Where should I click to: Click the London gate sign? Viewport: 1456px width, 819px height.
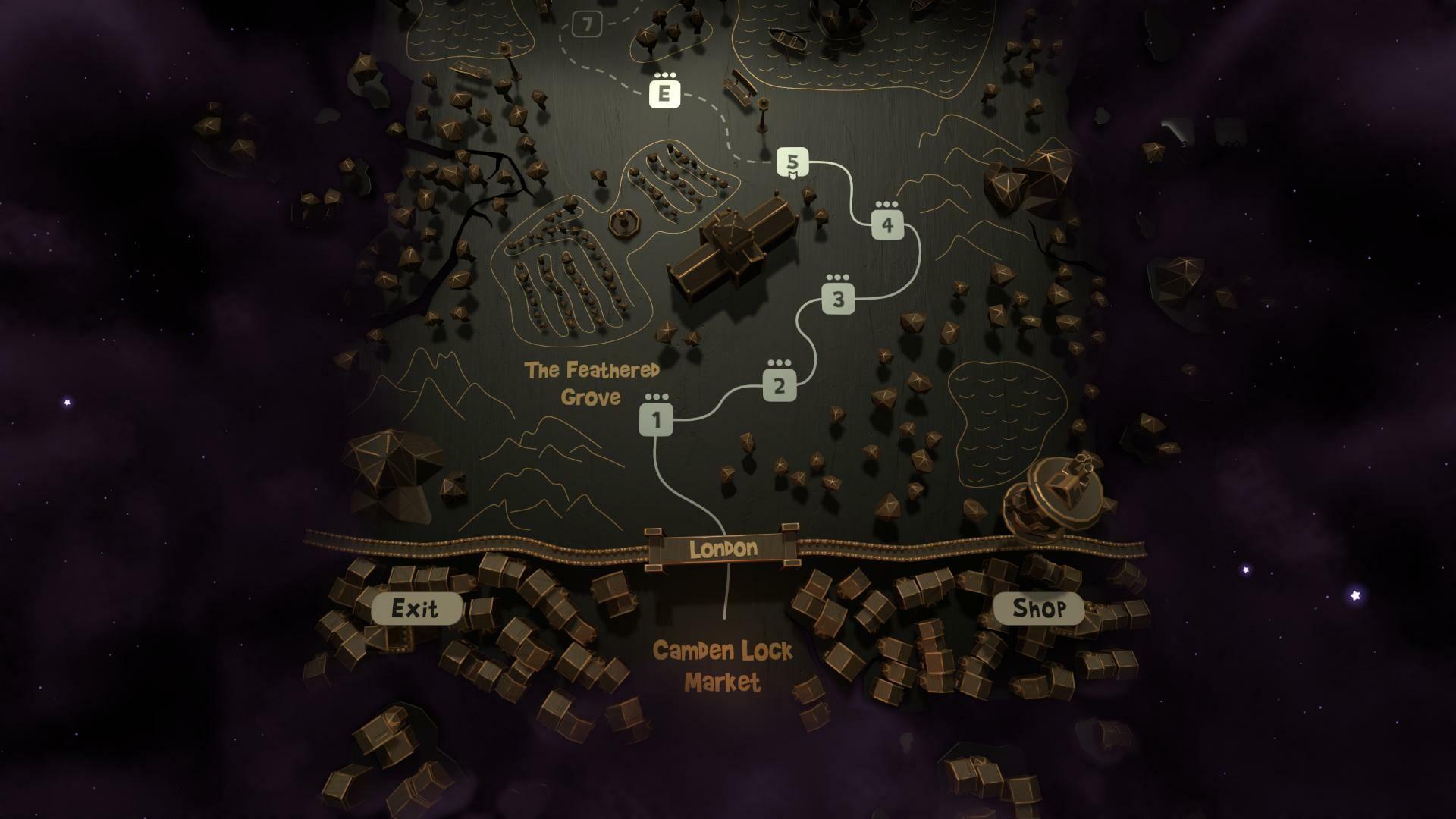[x=723, y=548]
